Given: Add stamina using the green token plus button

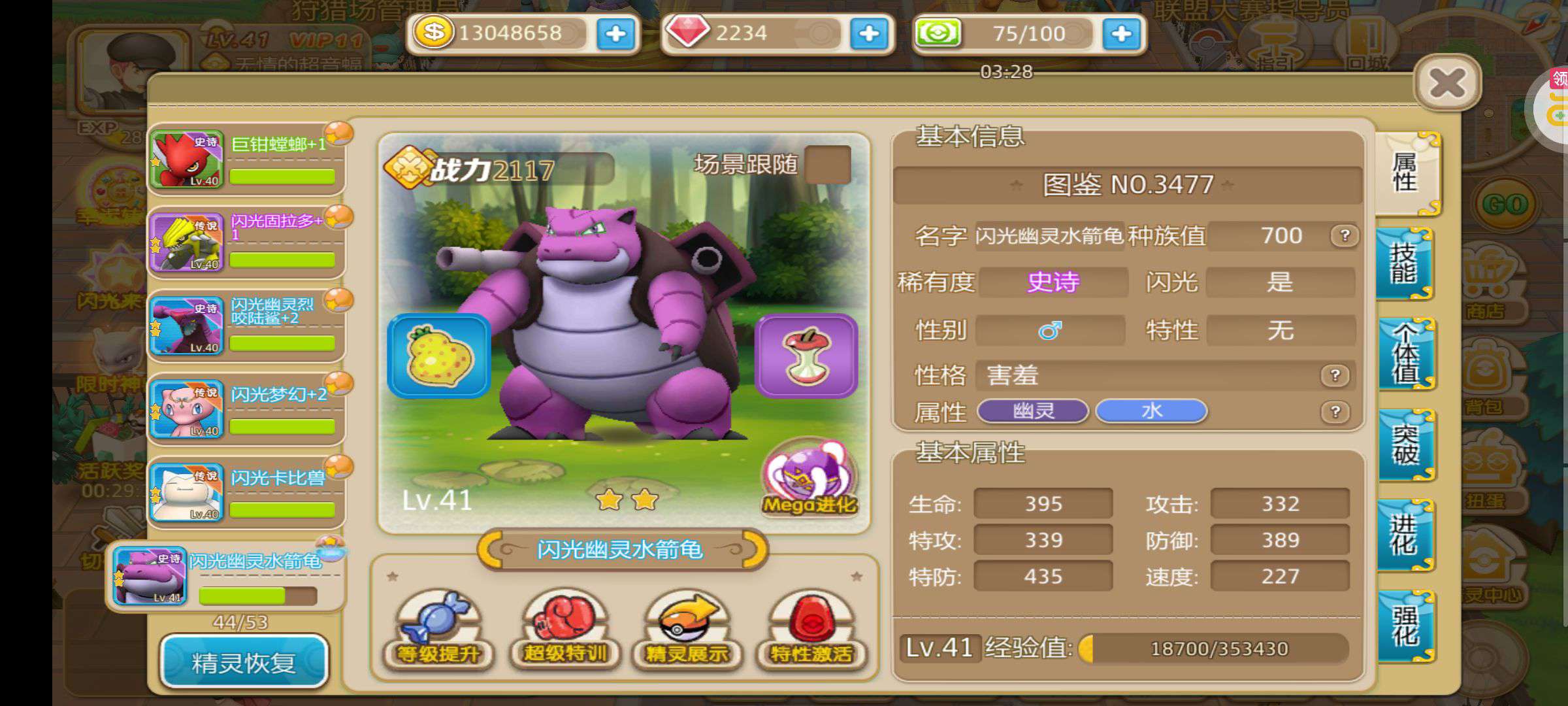Looking at the screenshot, I should coord(1121,33).
